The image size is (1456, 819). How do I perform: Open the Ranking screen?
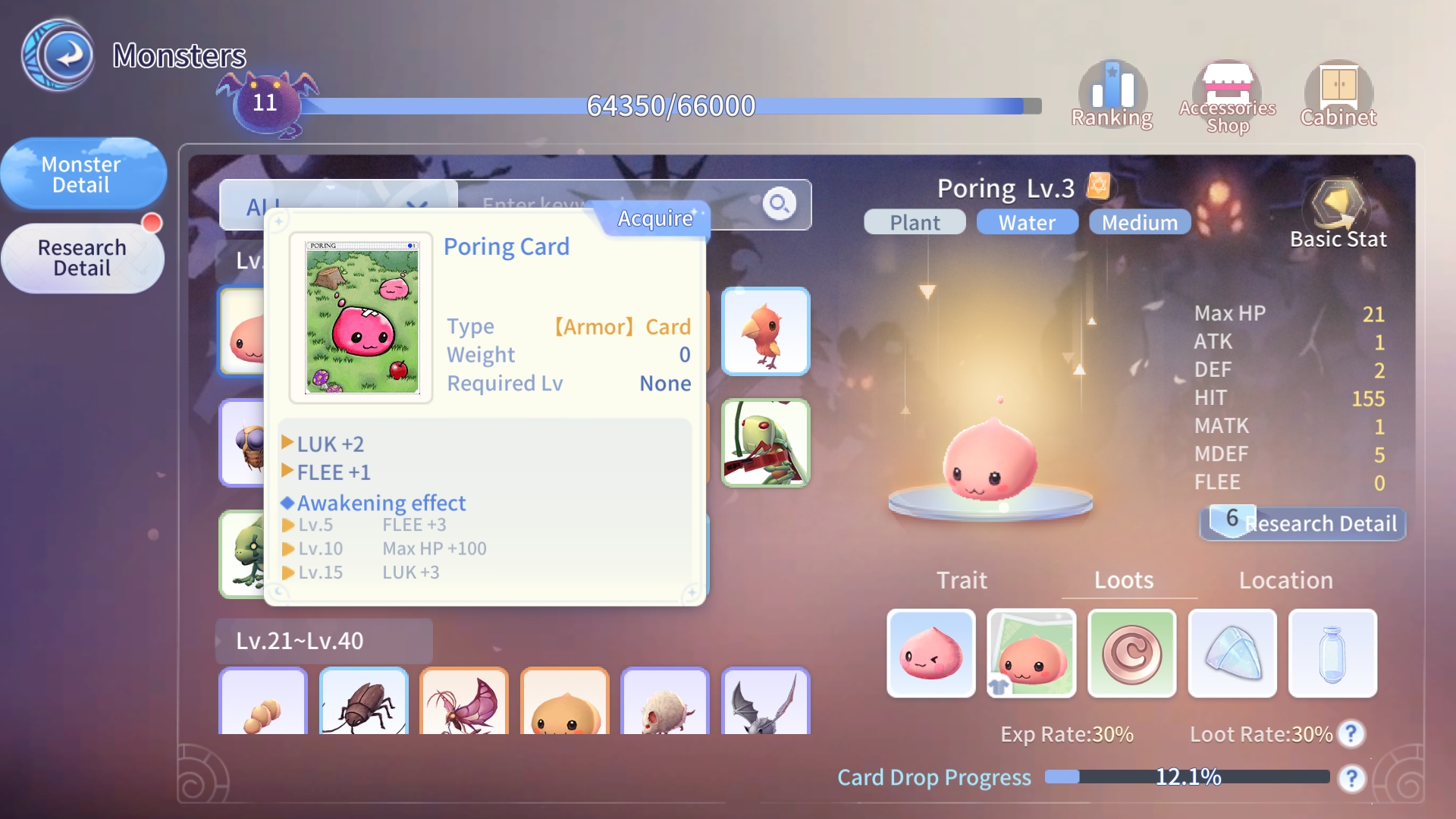coord(1112,96)
